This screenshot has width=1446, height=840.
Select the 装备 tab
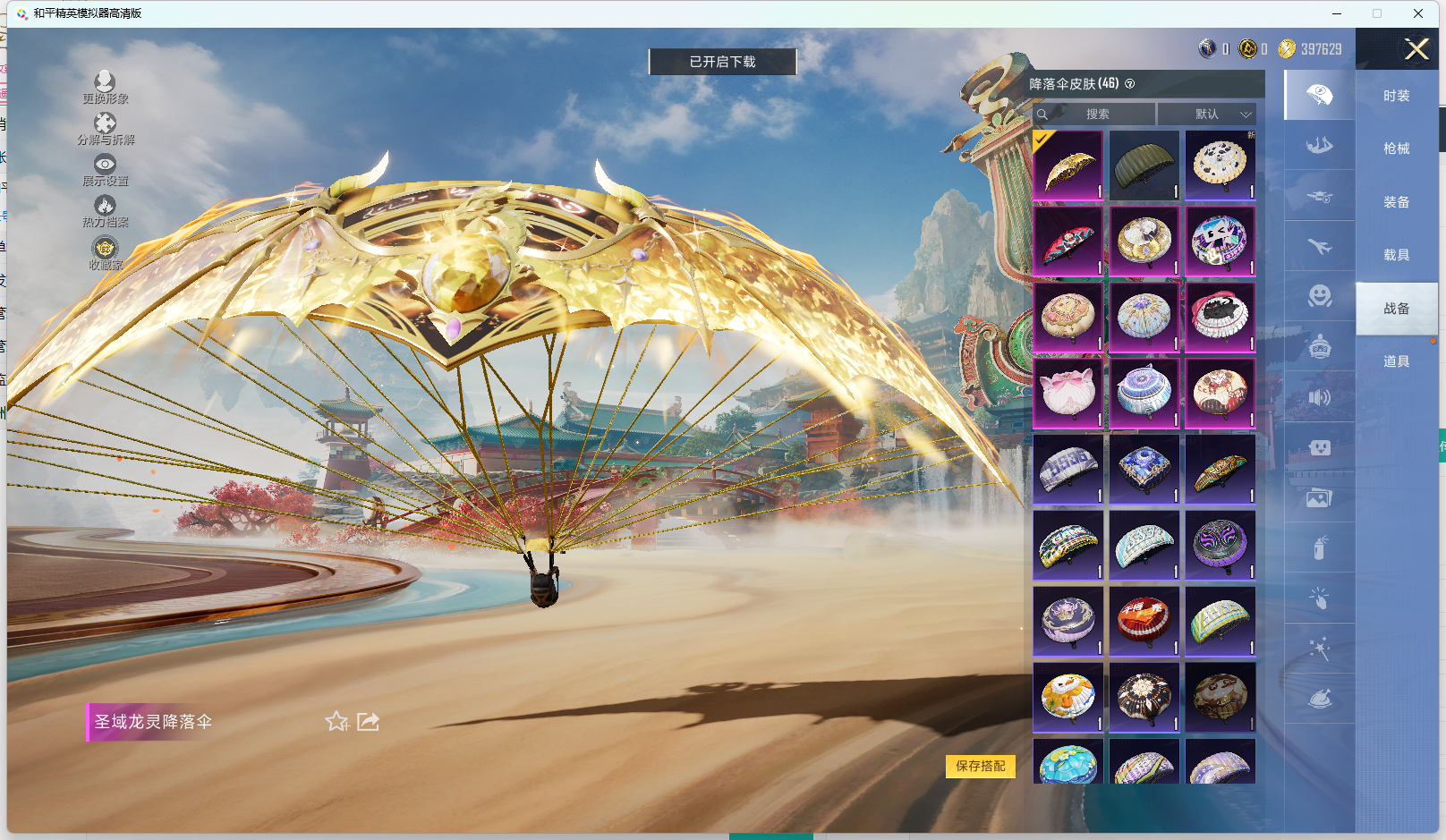click(1396, 202)
